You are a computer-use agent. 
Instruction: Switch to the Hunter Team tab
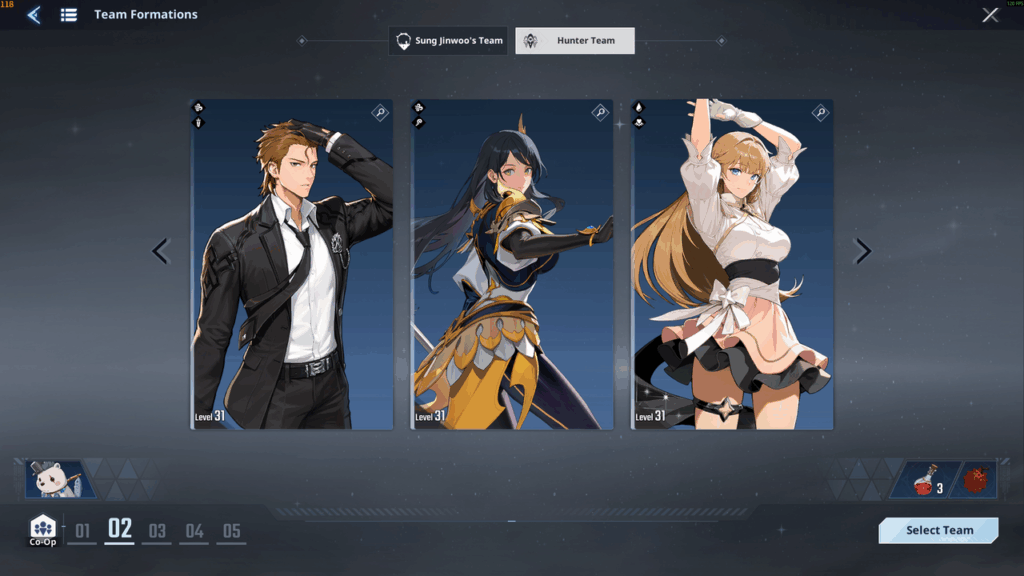click(575, 41)
